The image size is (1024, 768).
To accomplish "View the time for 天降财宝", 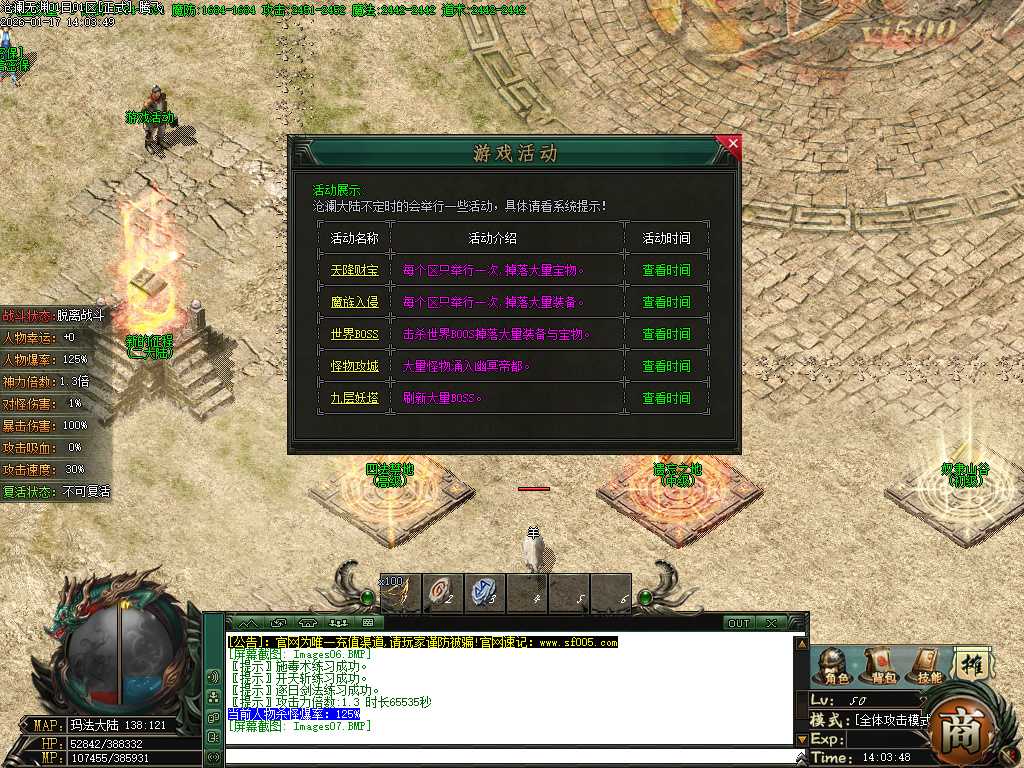I will click(666, 270).
